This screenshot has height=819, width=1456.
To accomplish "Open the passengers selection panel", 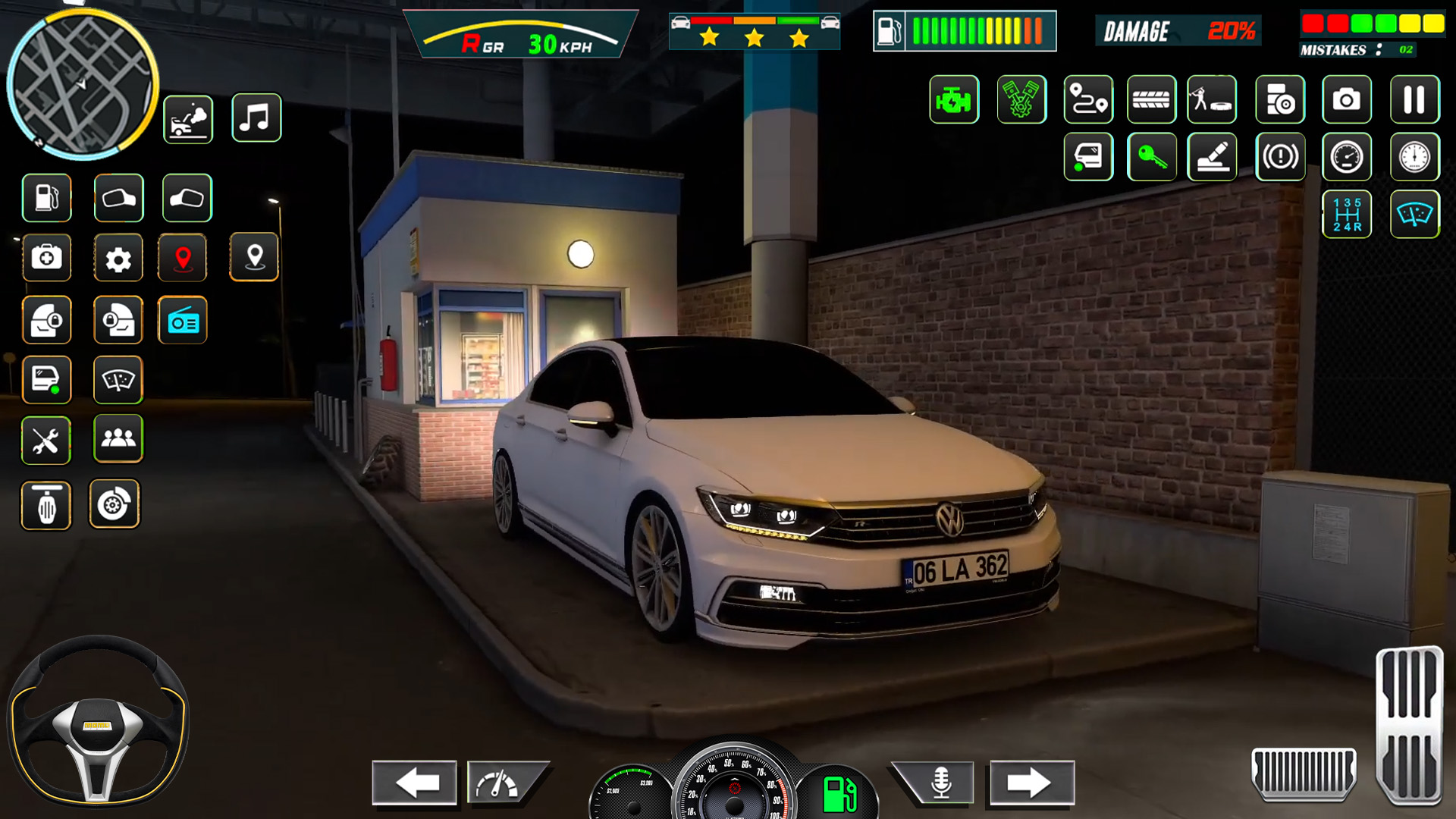I will point(119,441).
